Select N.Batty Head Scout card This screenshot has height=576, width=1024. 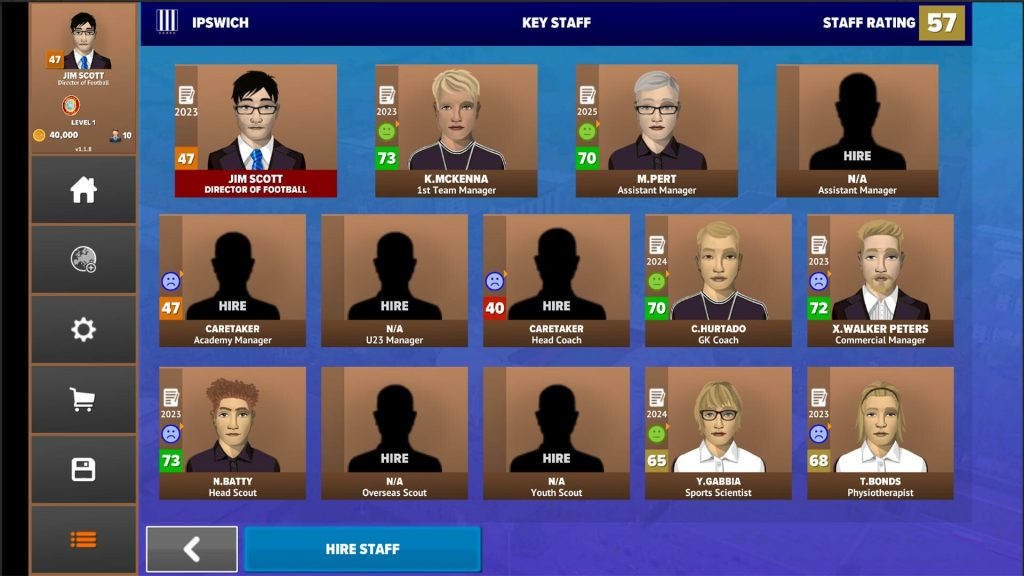pyautogui.click(x=233, y=433)
